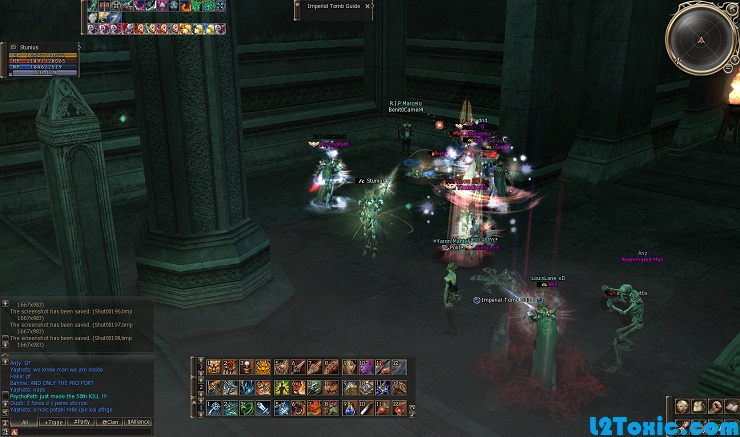Open the circular radar minimap
The height and width of the screenshot is (437, 740).
tap(701, 39)
